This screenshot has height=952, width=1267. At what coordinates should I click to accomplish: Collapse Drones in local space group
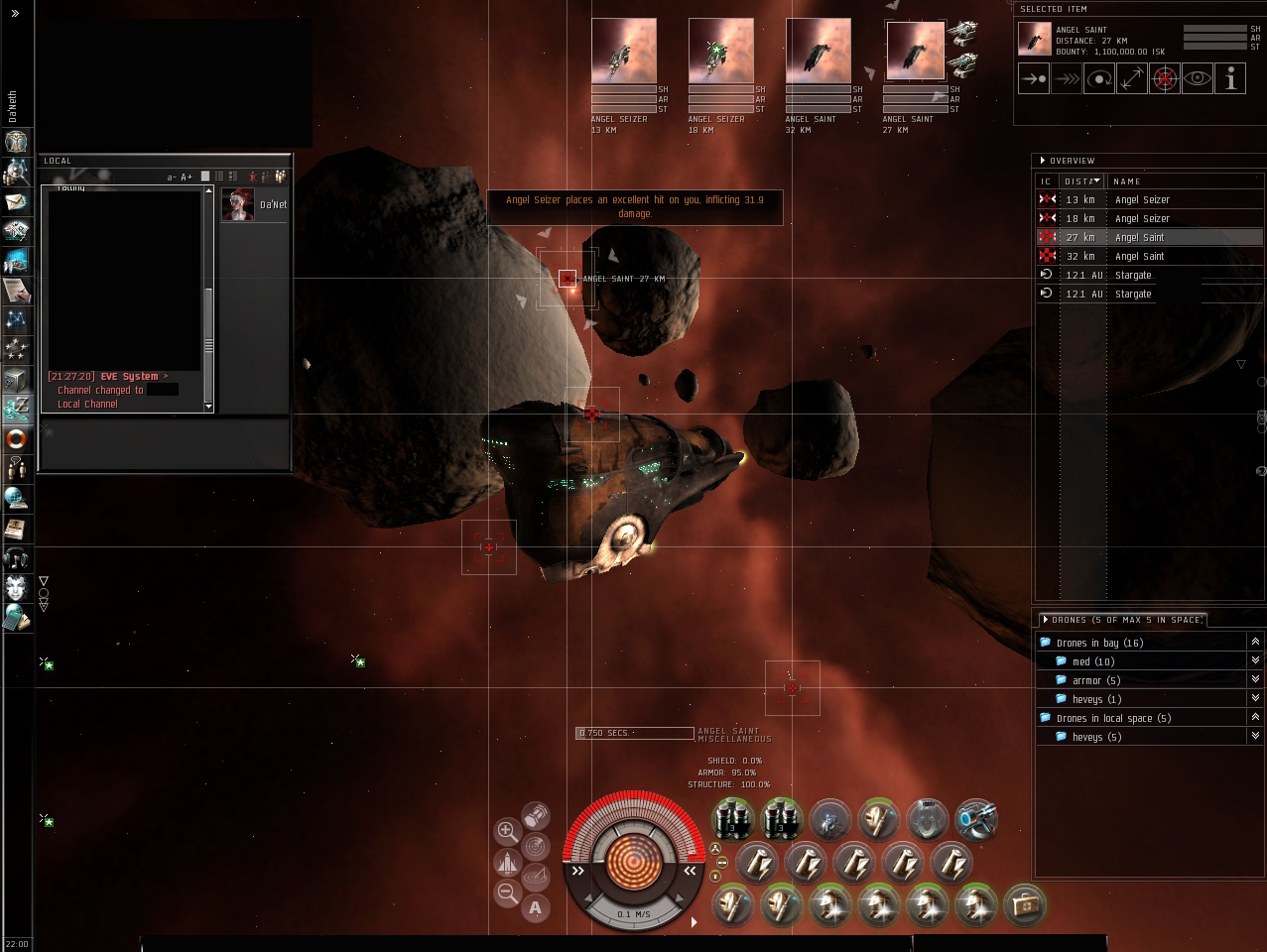pyautogui.click(x=1255, y=718)
